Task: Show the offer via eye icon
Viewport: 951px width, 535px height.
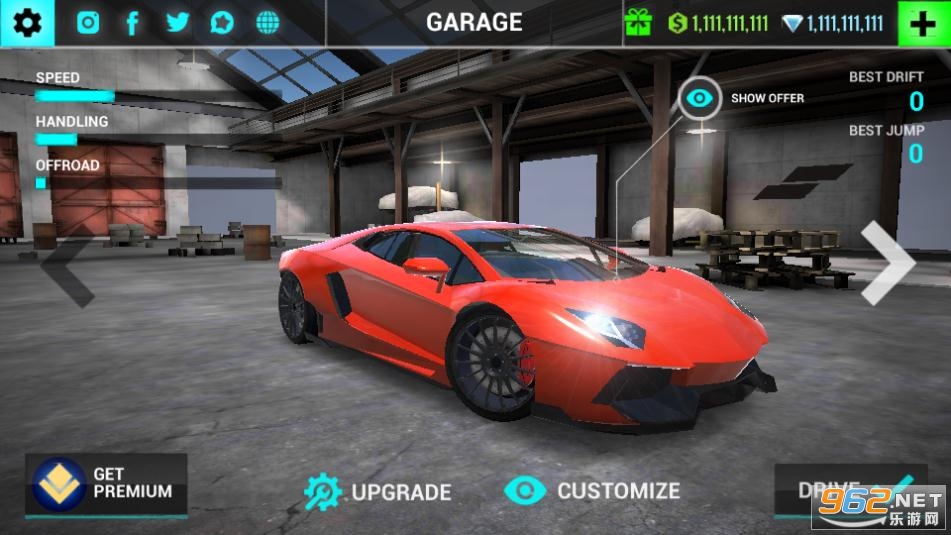Action: pos(700,98)
